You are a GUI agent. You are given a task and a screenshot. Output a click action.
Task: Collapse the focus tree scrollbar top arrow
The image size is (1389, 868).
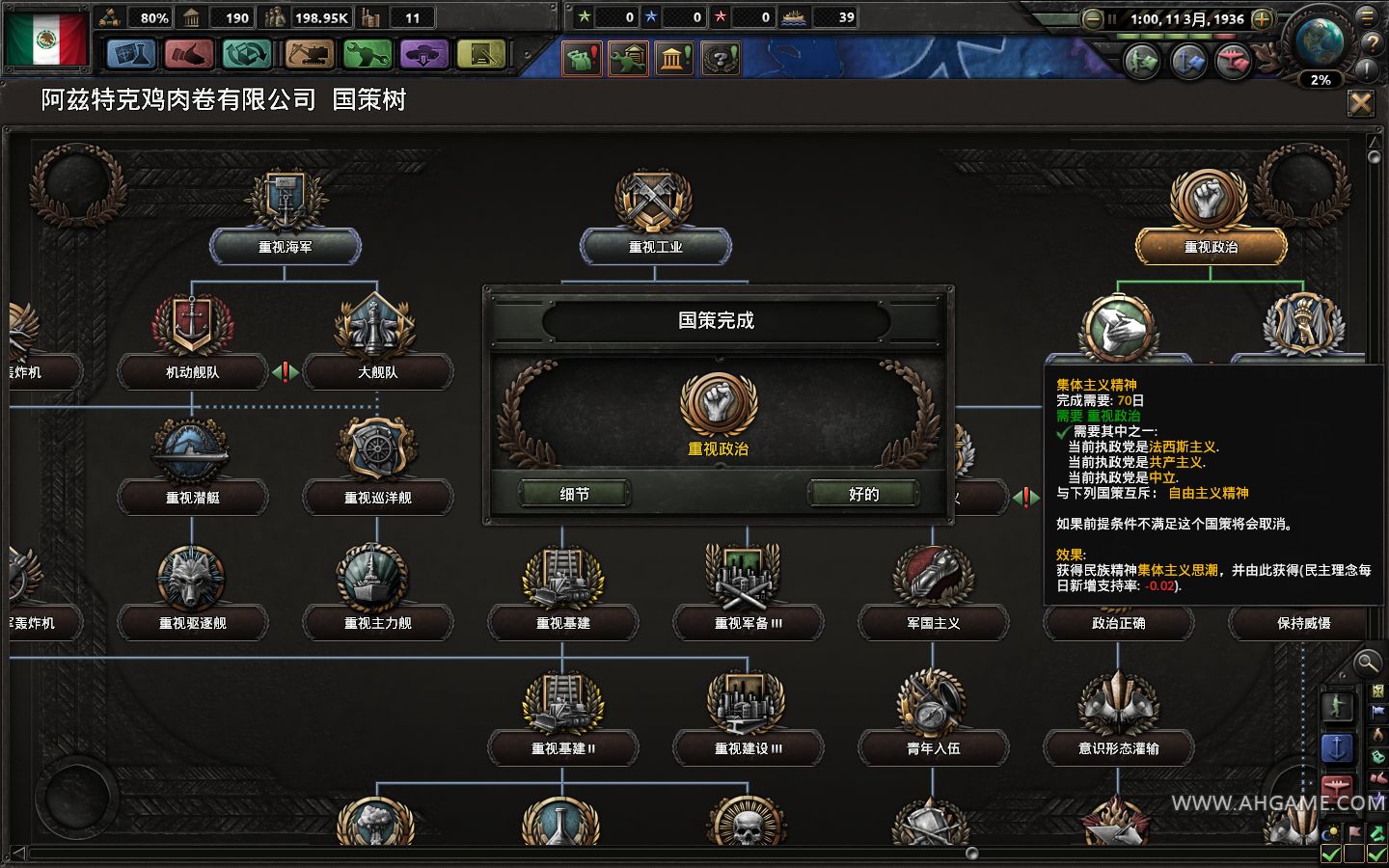[1374, 142]
